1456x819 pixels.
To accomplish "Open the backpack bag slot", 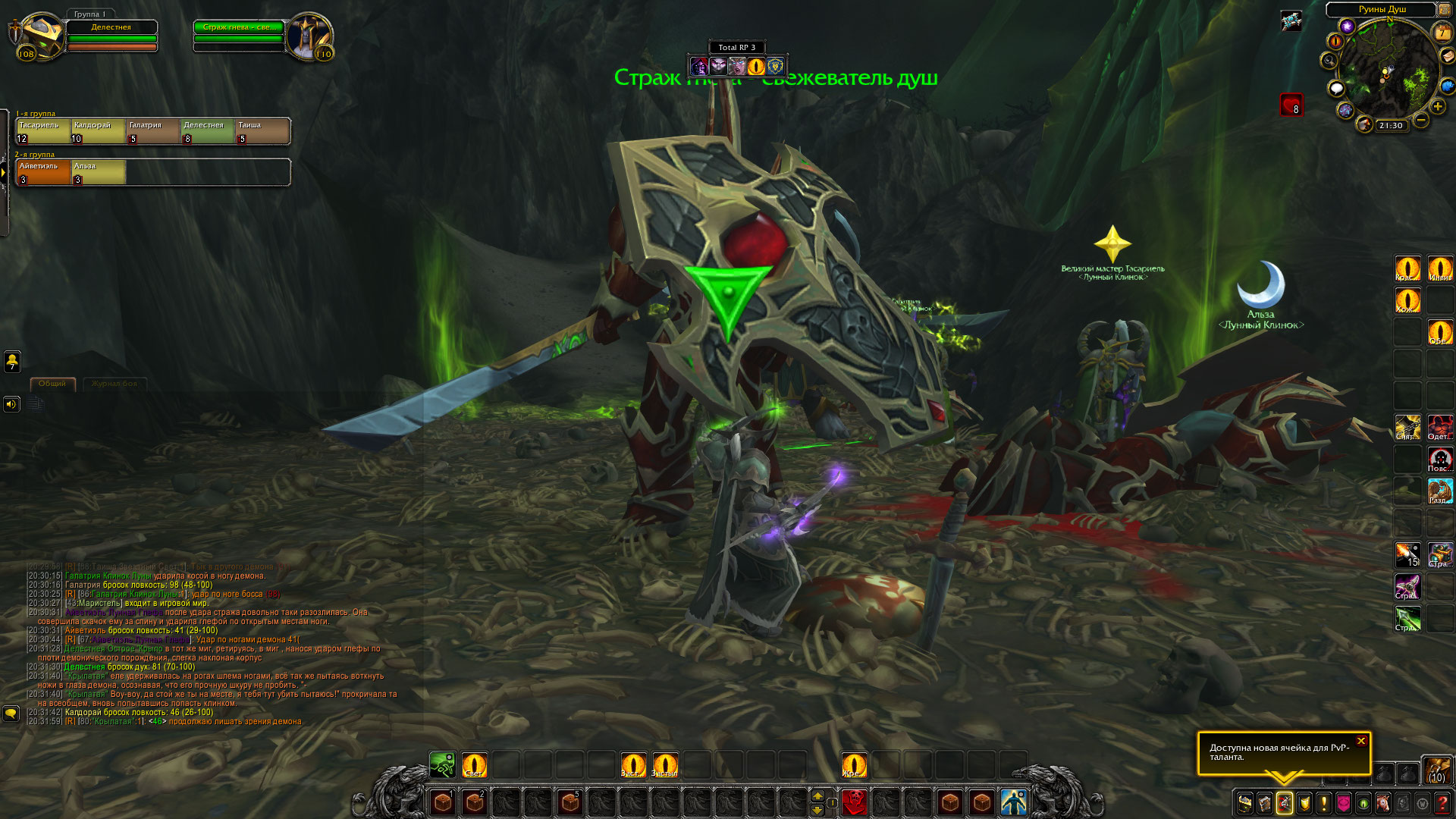I will (x=1436, y=769).
